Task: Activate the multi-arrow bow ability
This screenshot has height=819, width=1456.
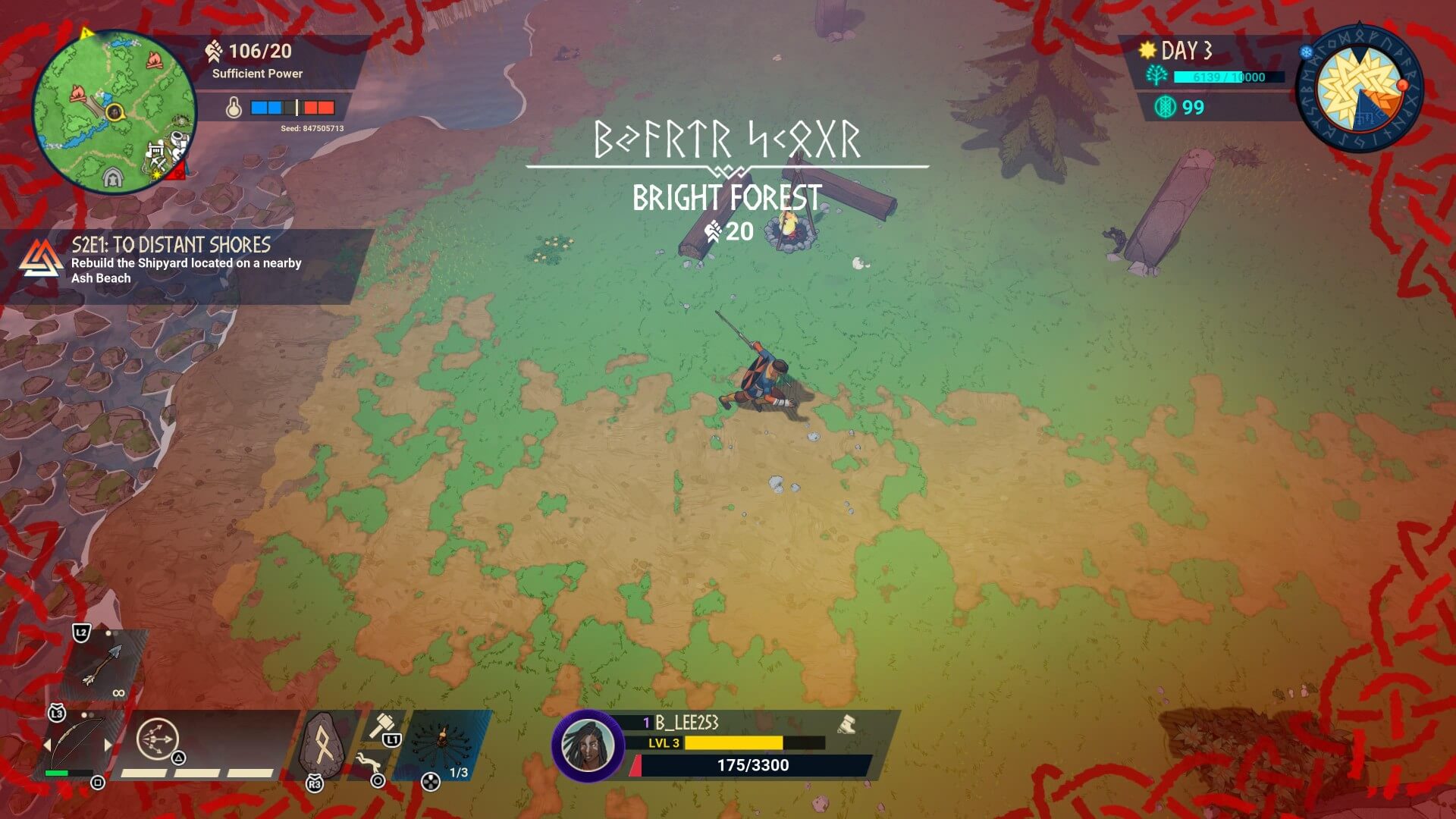Action: click(x=158, y=738)
